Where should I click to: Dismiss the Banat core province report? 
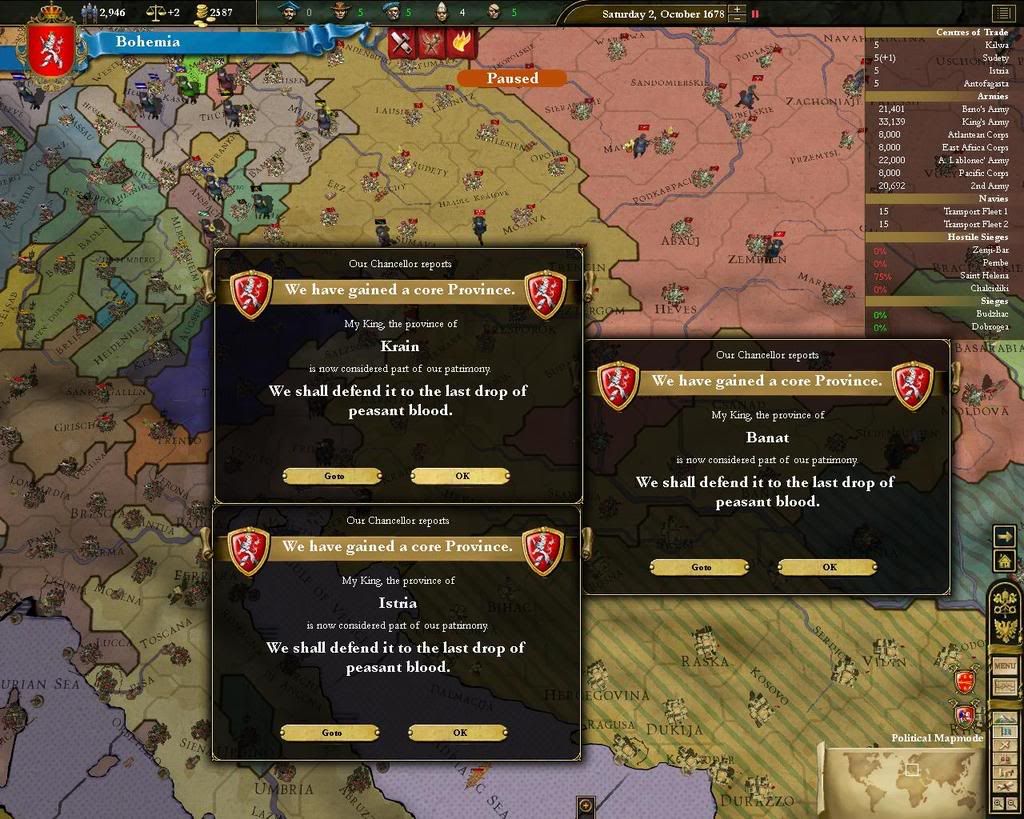click(x=827, y=567)
